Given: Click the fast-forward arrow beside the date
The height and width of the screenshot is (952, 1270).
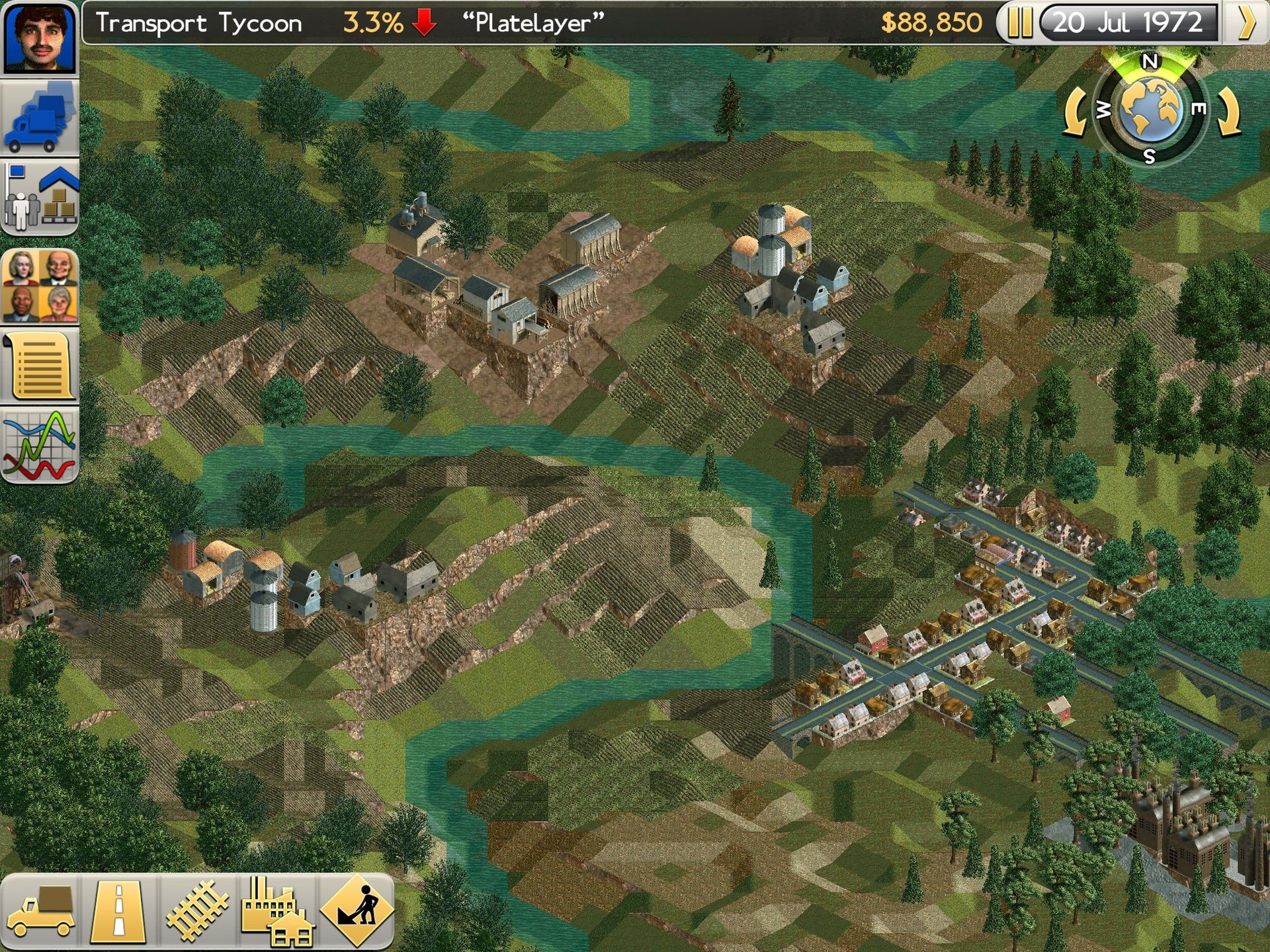Looking at the screenshot, I should tap(1246, 23).
